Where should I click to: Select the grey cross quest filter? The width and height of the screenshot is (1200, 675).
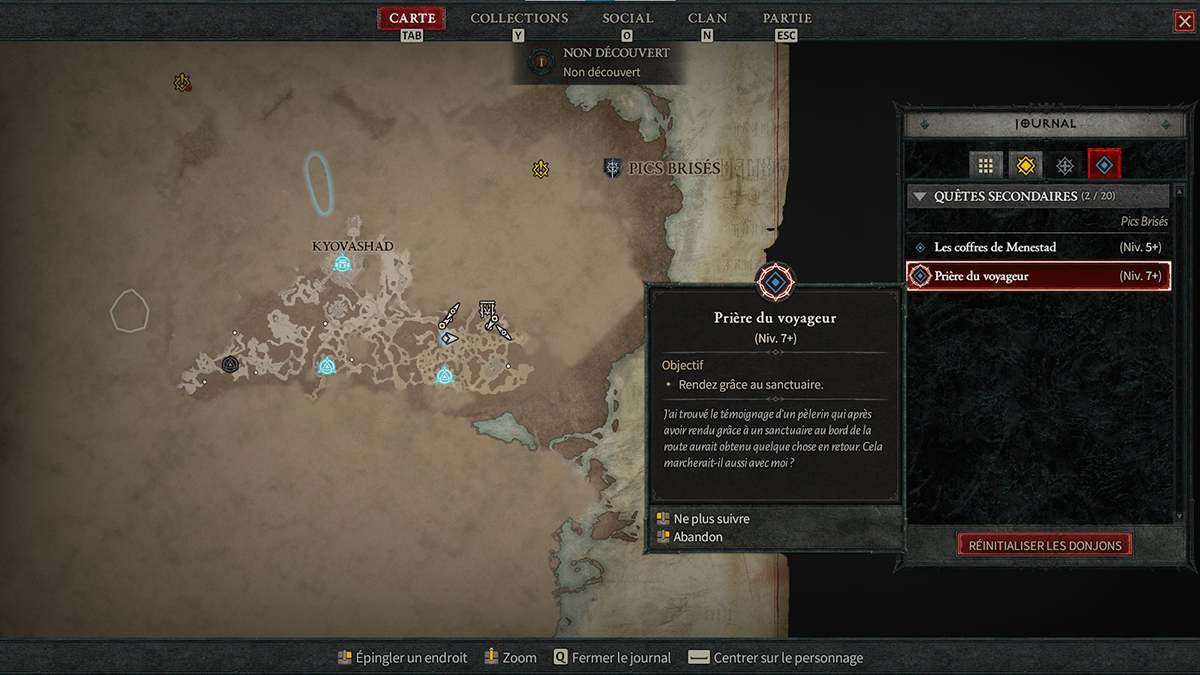[x=1065, y=166]
